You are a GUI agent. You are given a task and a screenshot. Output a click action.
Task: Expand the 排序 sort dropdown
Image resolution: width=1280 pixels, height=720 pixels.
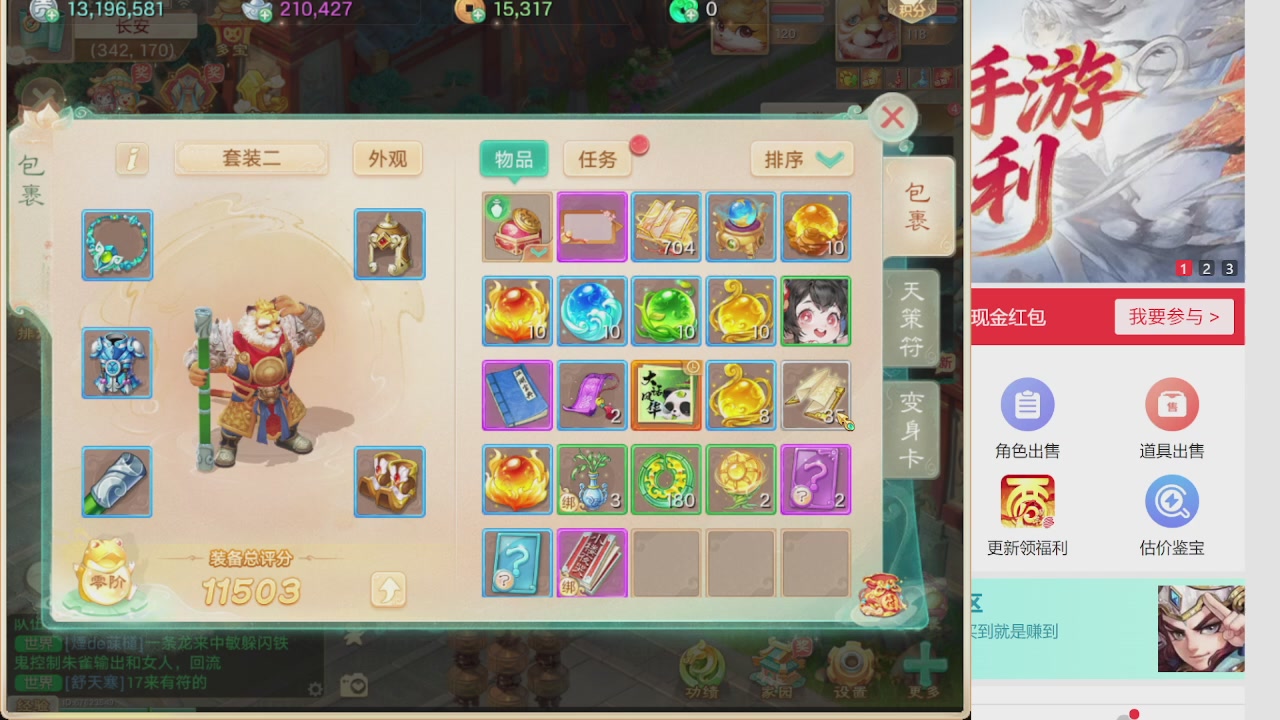(800, 159)
